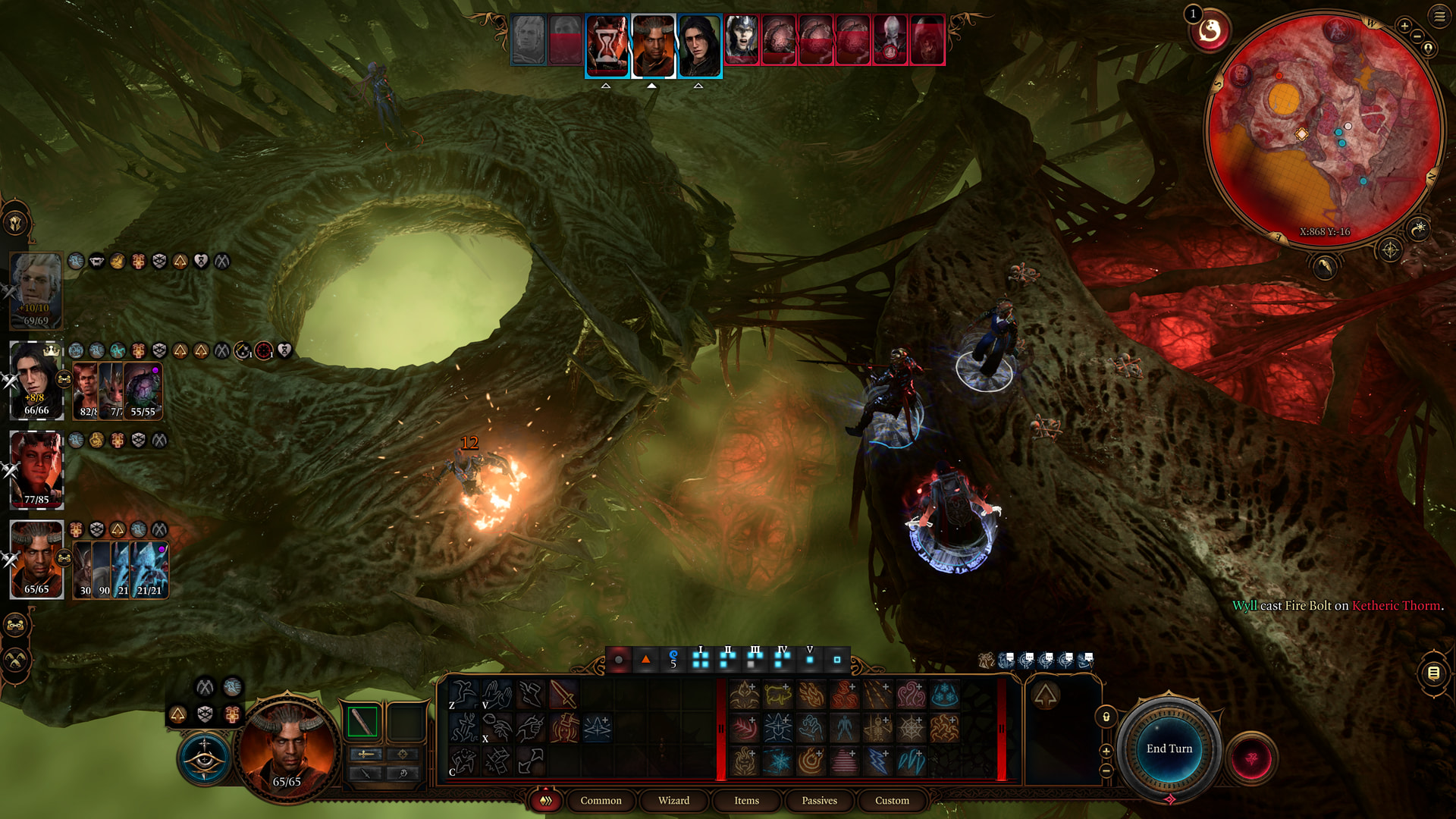This screenshot has height=819, width=1456.
Task: Select the Passives tab
Action: point(819,800)
